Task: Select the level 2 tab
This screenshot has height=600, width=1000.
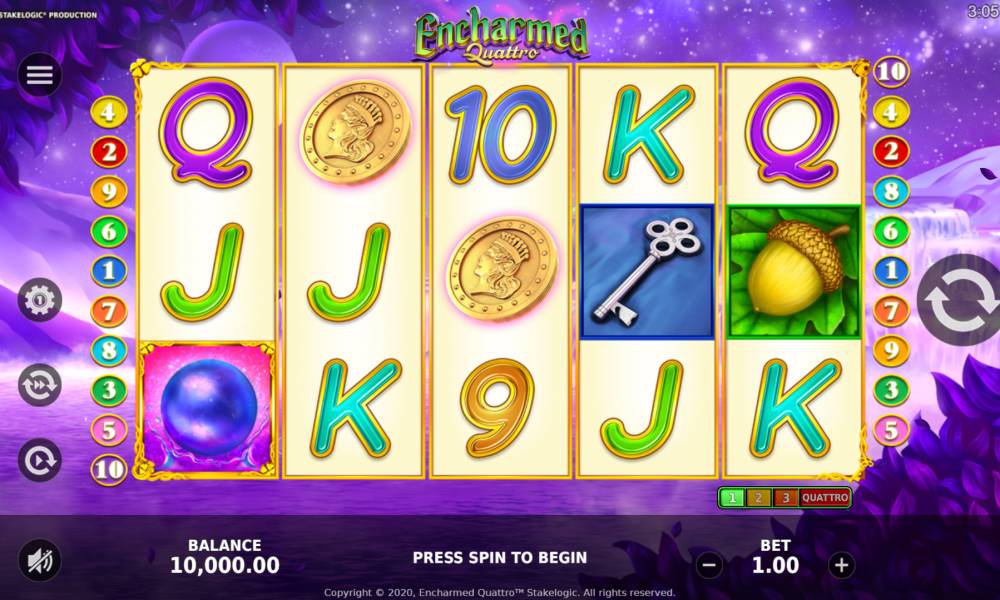Action: [758, 497]
